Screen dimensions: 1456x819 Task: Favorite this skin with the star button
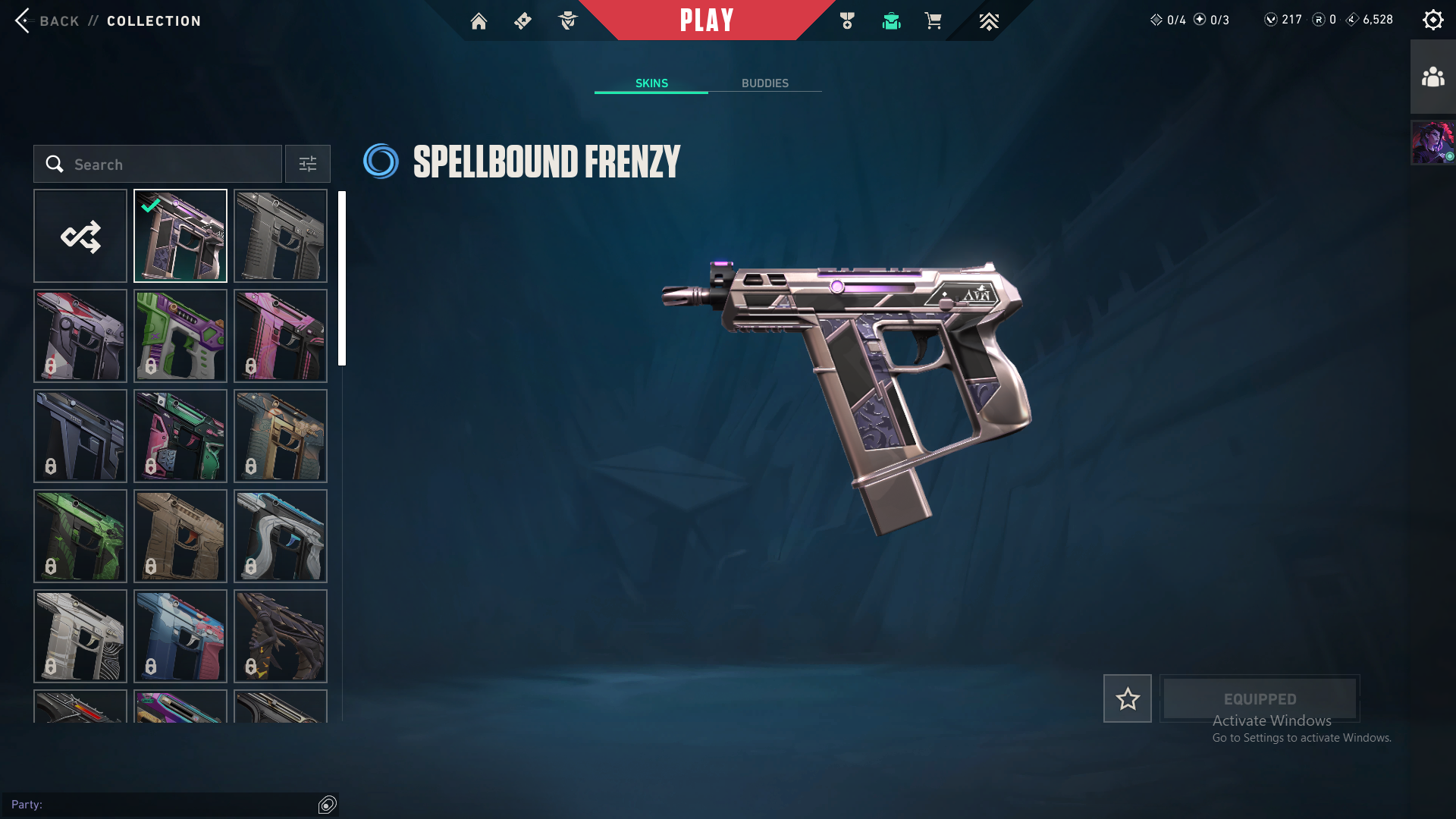coord(1127,698)
